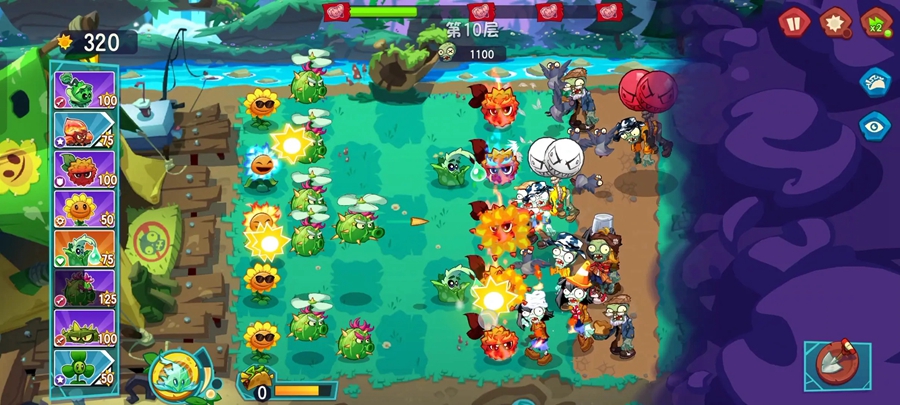Select the spiky green plant card costing 100
The height and width of the screenshot is (405, 900).
86,328
